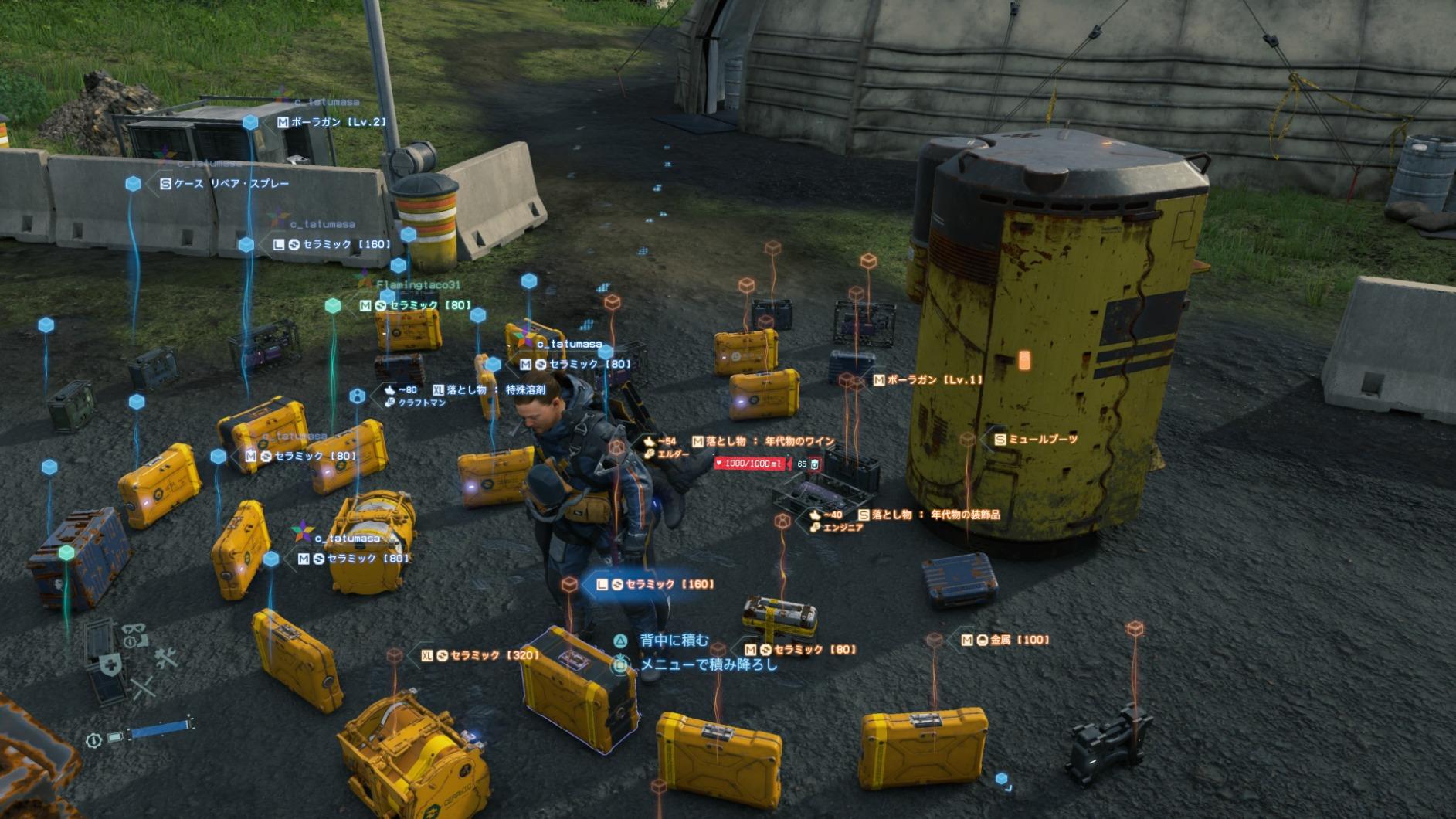
Task: Select the ミュールブーツ cargo tag
Action: point(1035,439)
